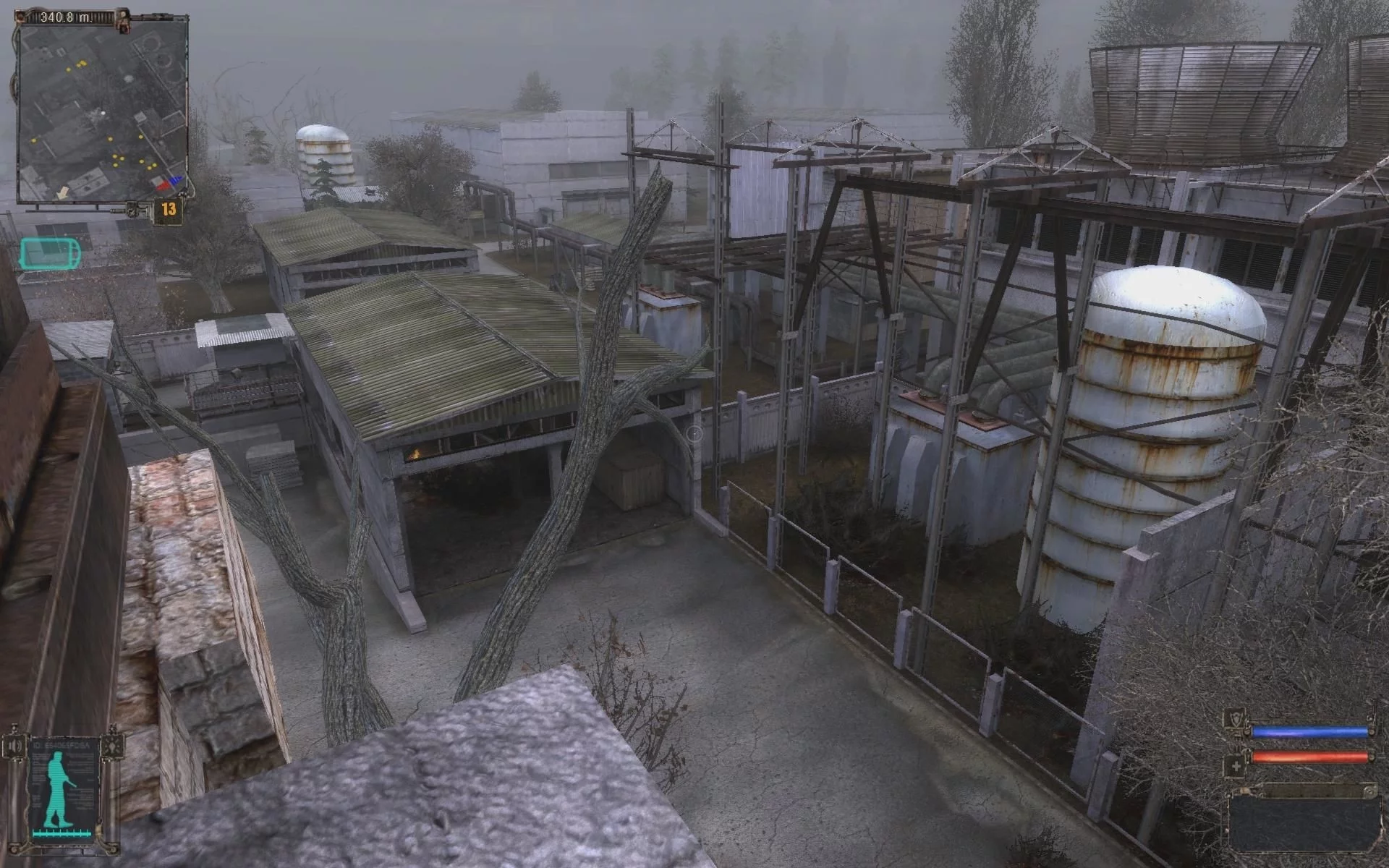Click the sound speaker indicator icon
The width and height of the screenshot is (1389, 868).
(14, 746)
